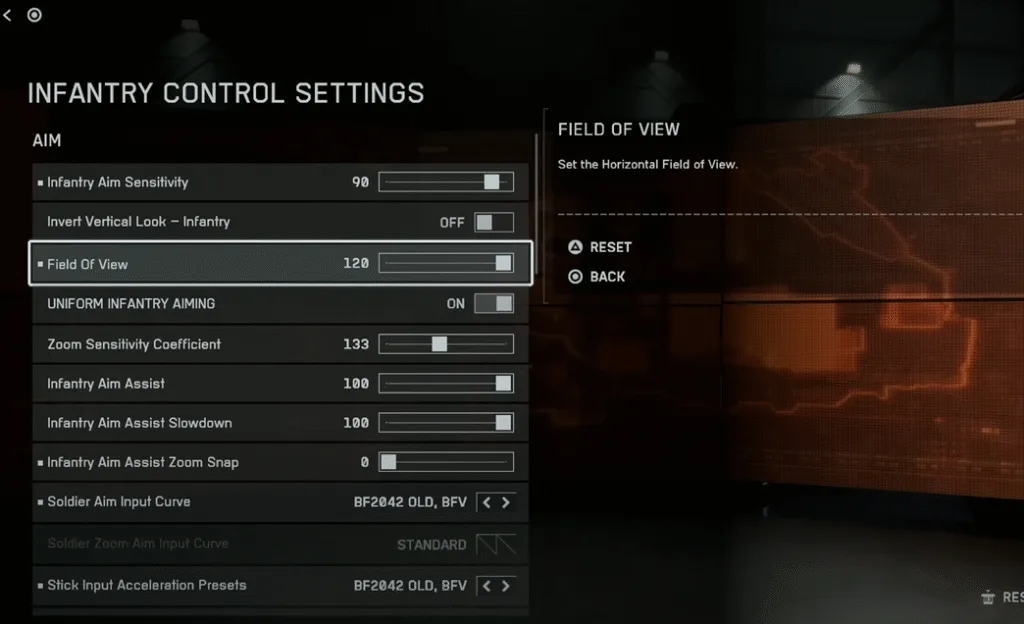Click the back arrow in top-left corner

coord(9,15)
